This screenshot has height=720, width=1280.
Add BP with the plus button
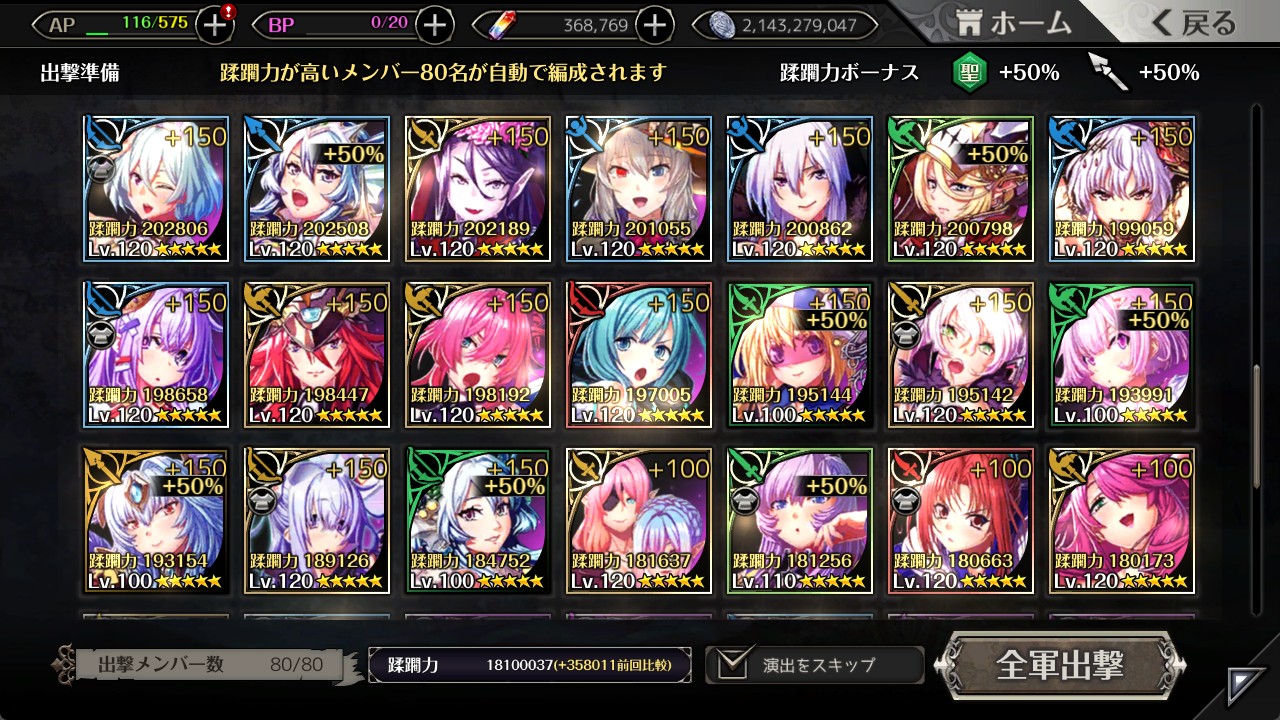pos(434,25)
